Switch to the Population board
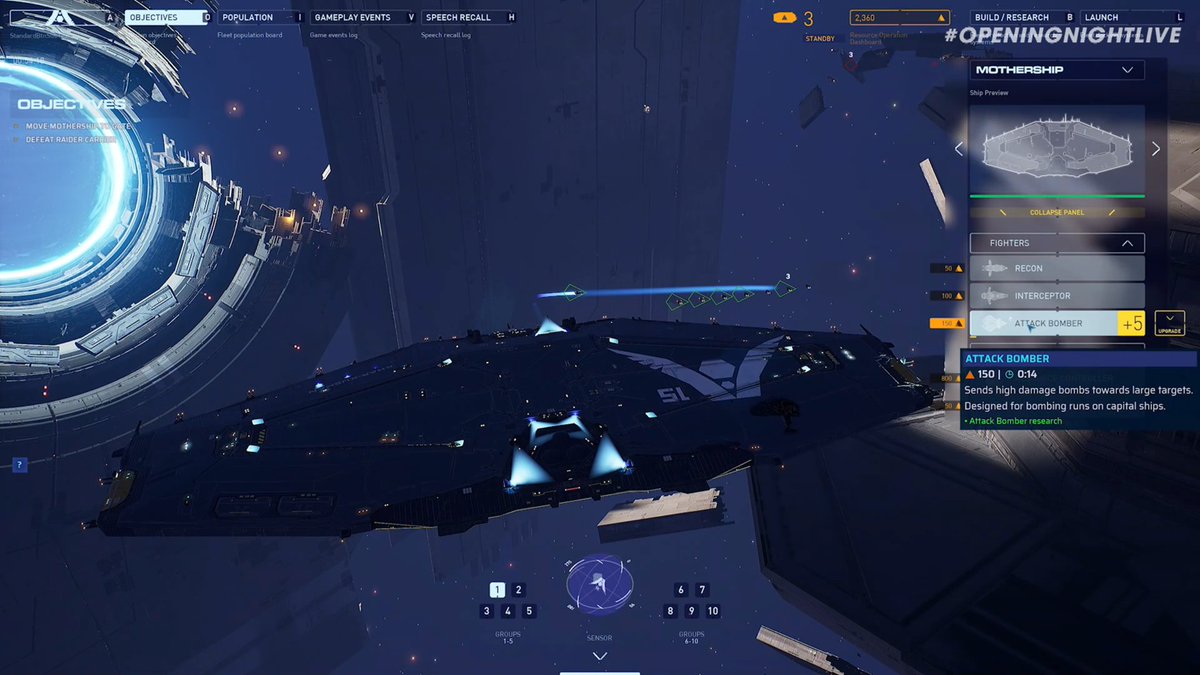1200x675 pixels. tap(261, 17)
